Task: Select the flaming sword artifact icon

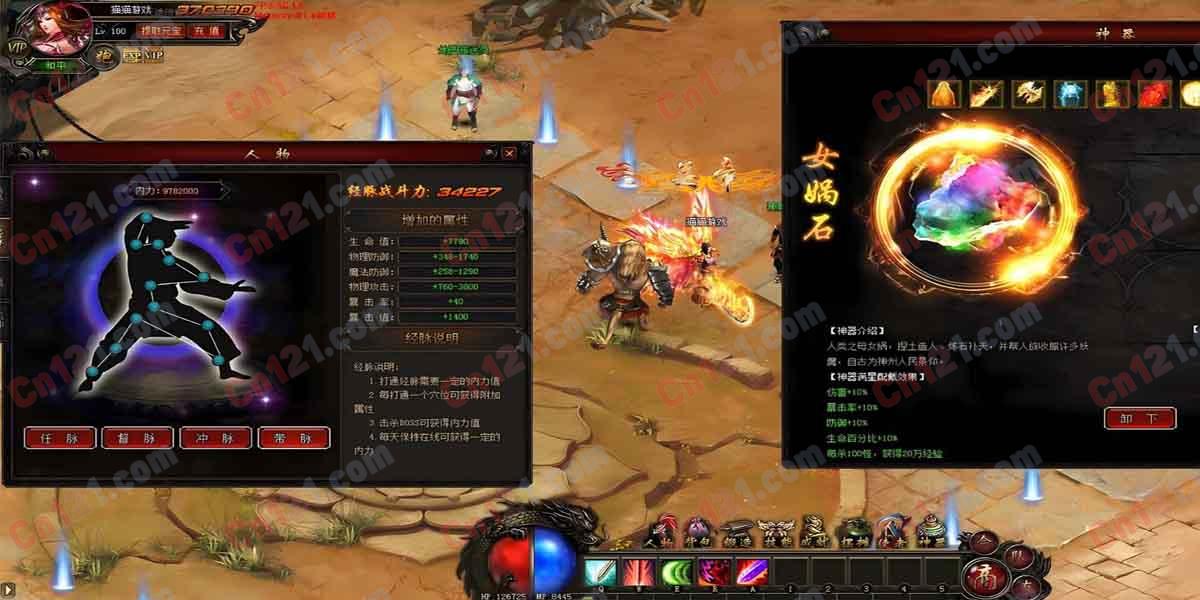Action: tap(986, 95)
